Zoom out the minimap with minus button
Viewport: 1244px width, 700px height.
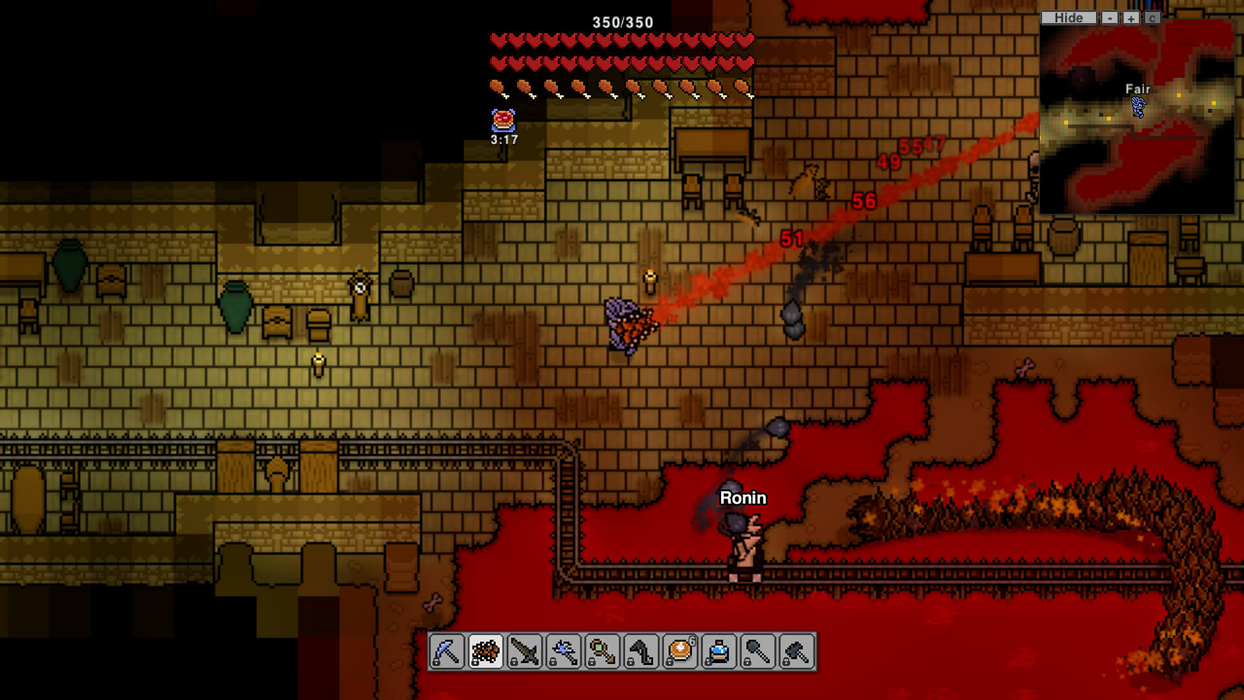point(1110,17)
